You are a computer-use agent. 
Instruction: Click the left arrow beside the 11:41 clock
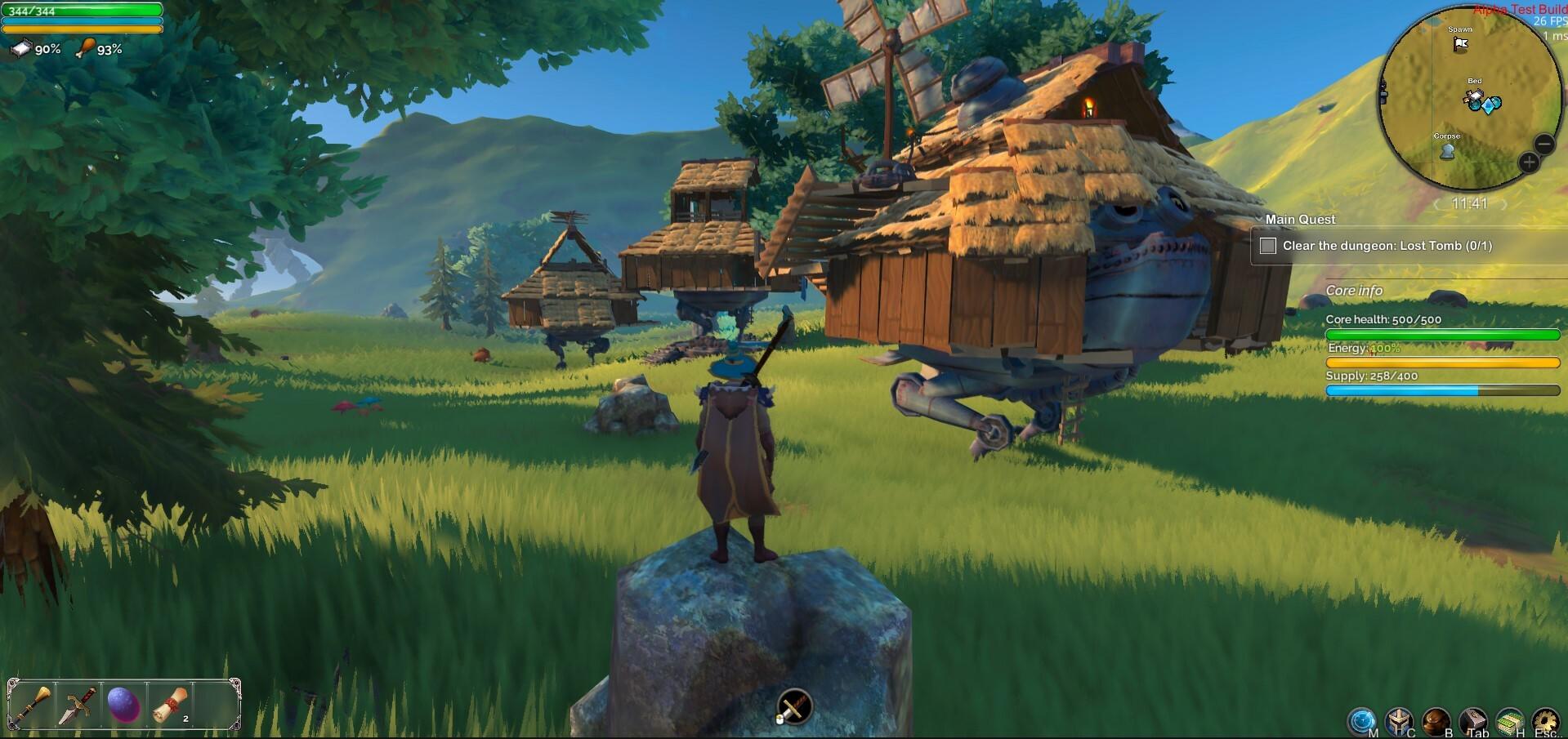[x=1437, y=202]
